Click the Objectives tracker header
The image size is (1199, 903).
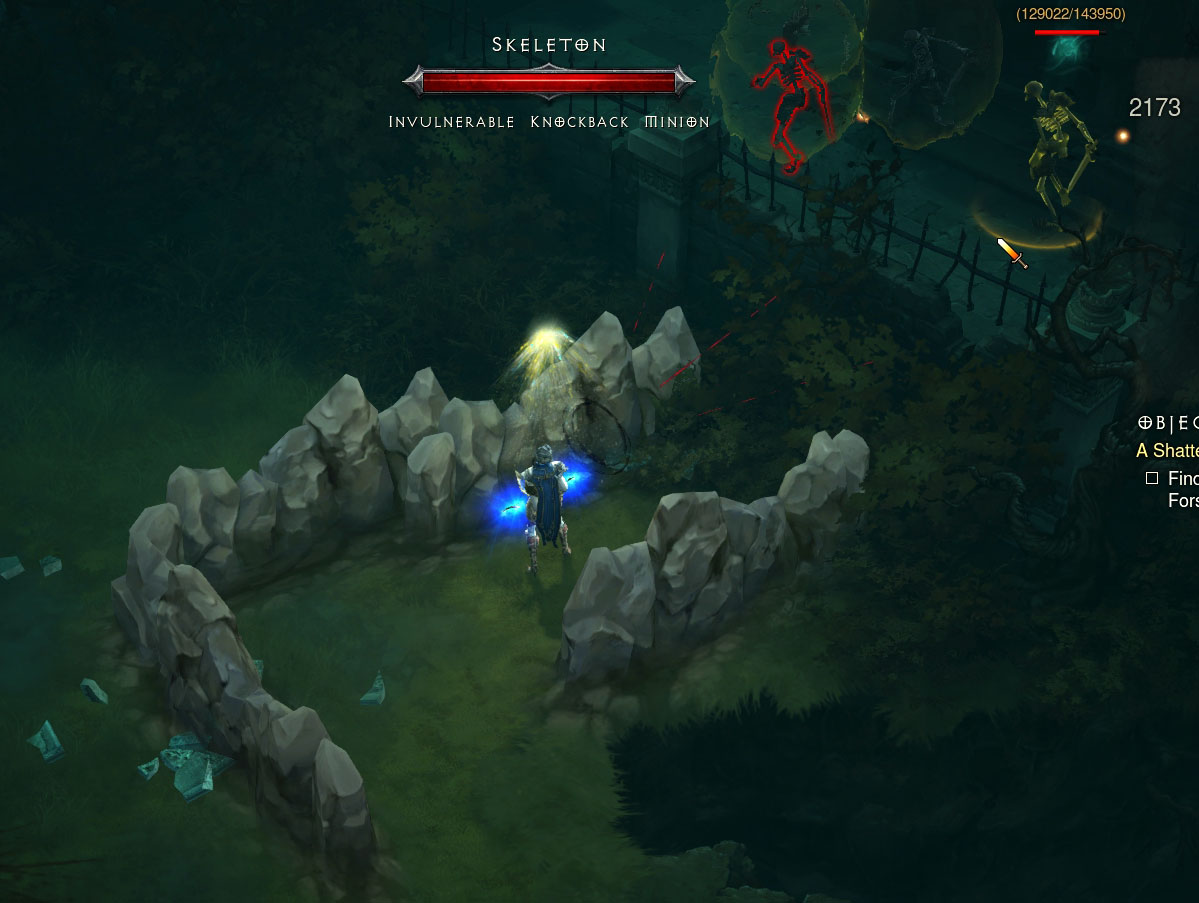(1167, 423)
